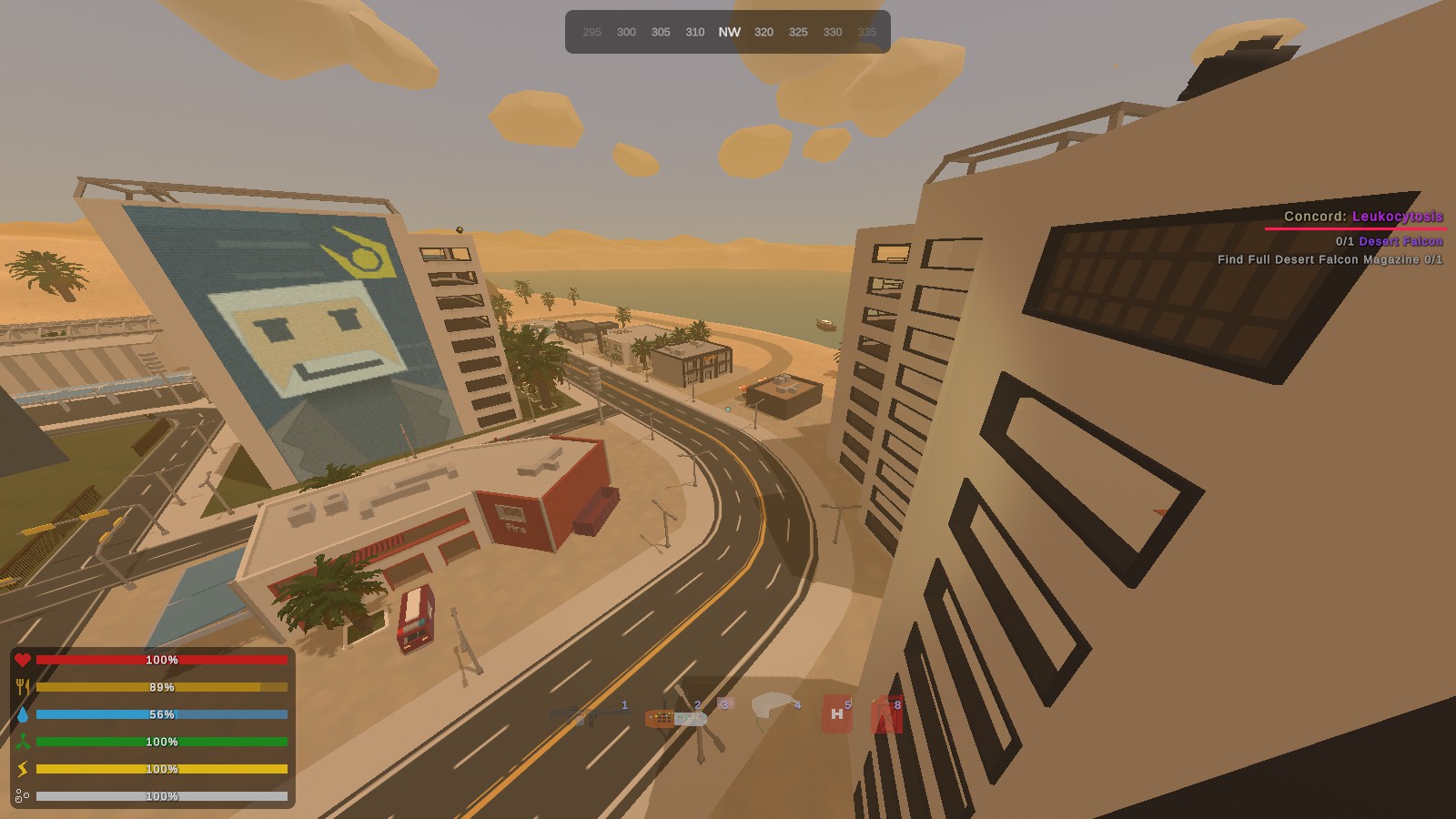Click the 56% water level bar
Viewport: 1456px width, 819px height.
162,715
